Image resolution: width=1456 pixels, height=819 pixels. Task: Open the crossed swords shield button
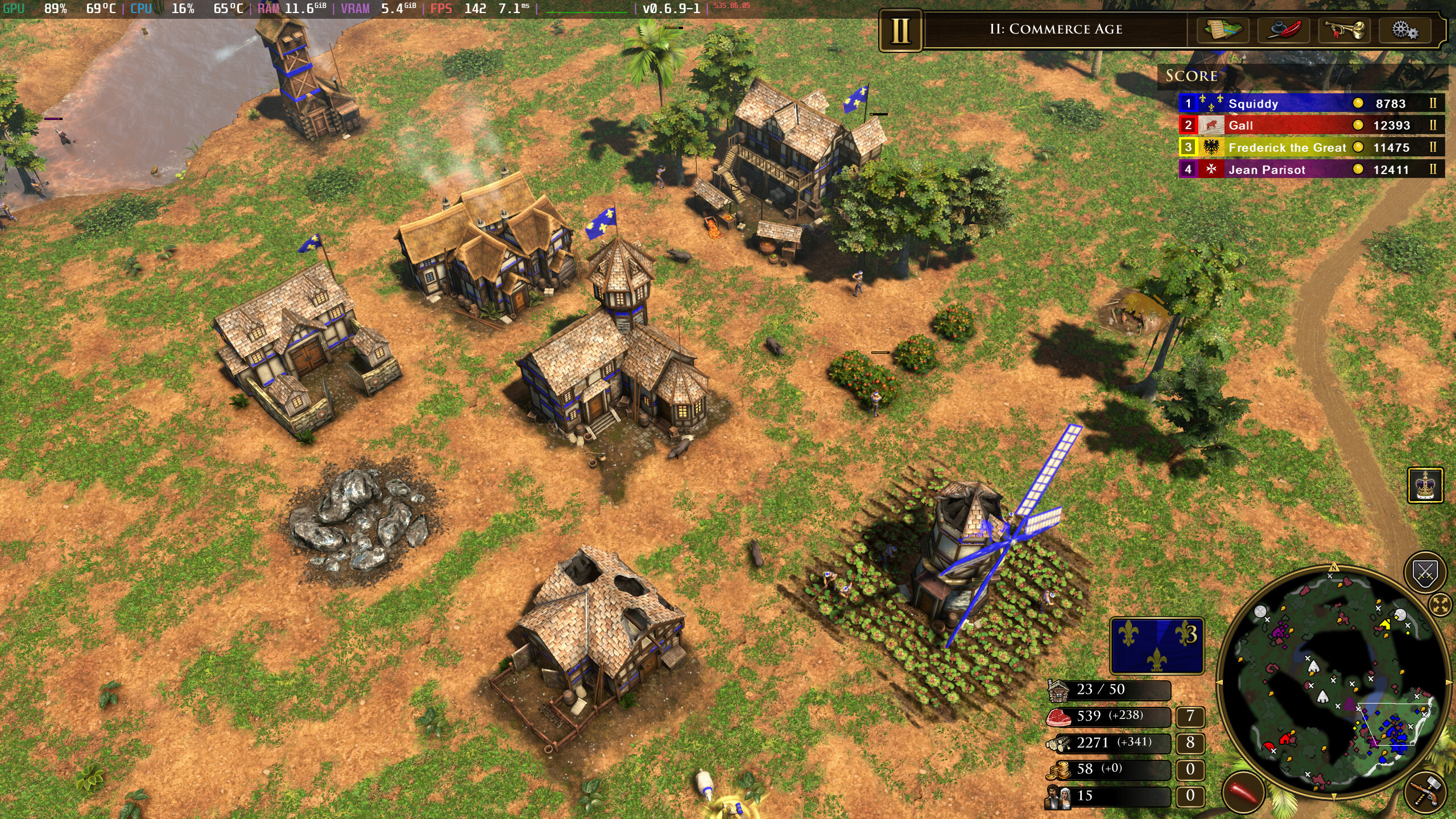pyautogui.click(x=1425, y=572)
